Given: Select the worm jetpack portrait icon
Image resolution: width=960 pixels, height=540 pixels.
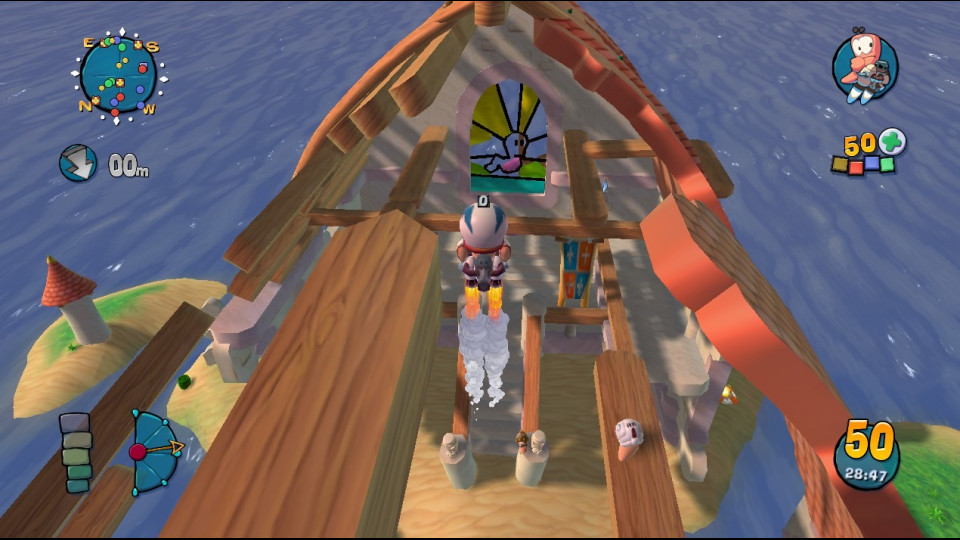Looking at the screenshot, I should pyautogui.click(x=865, y=67).
